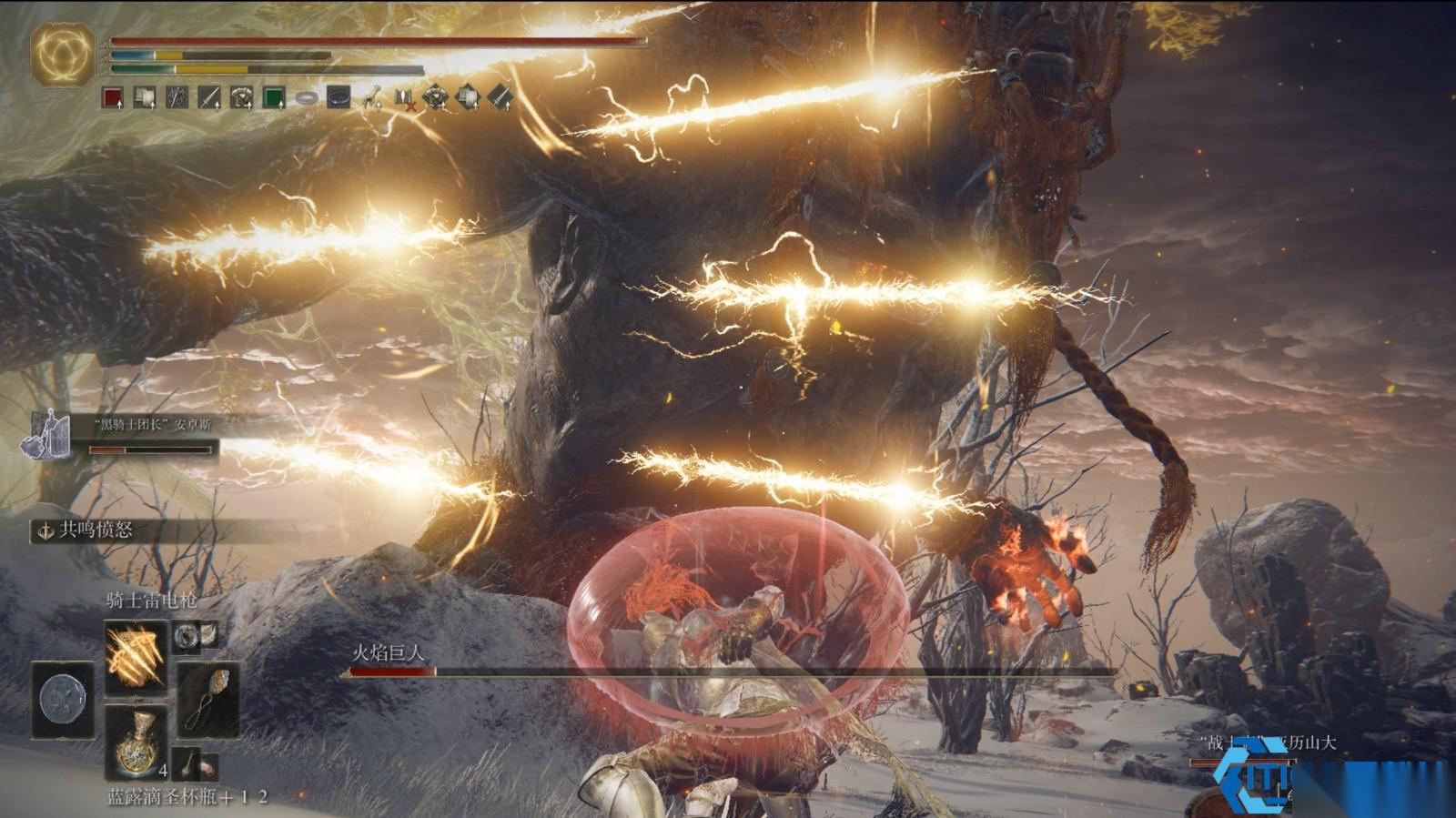Click the 共鸣愤怒 skill name banner
1456x818 pixels.
coord(96,530)
